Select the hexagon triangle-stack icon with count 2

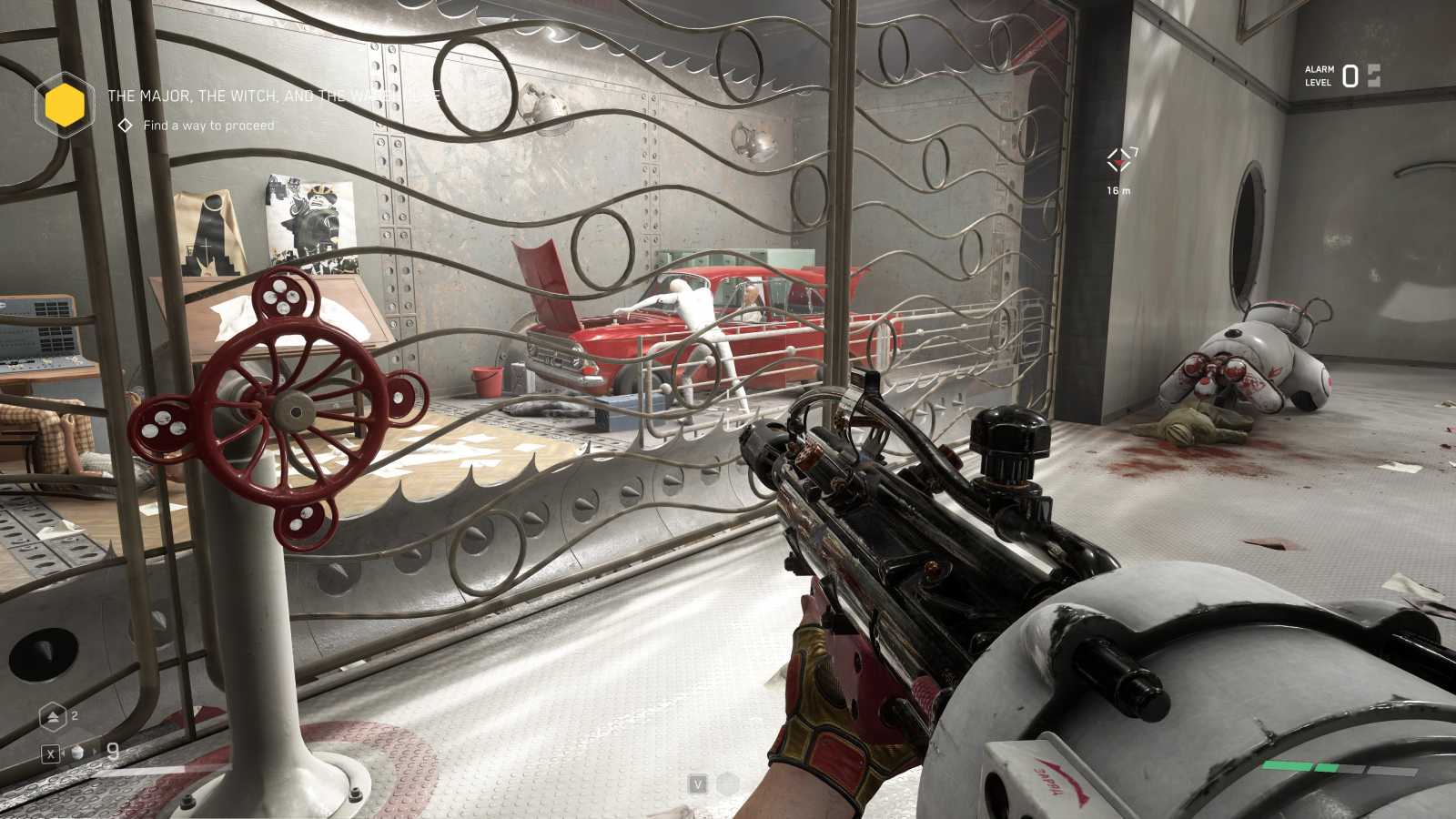53,717
